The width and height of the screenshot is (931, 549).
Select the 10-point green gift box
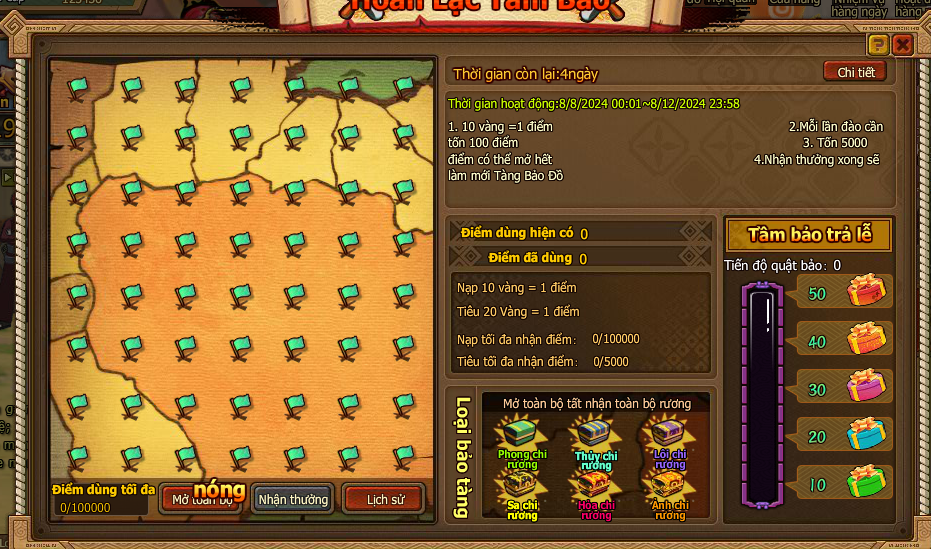coord(866,481)
